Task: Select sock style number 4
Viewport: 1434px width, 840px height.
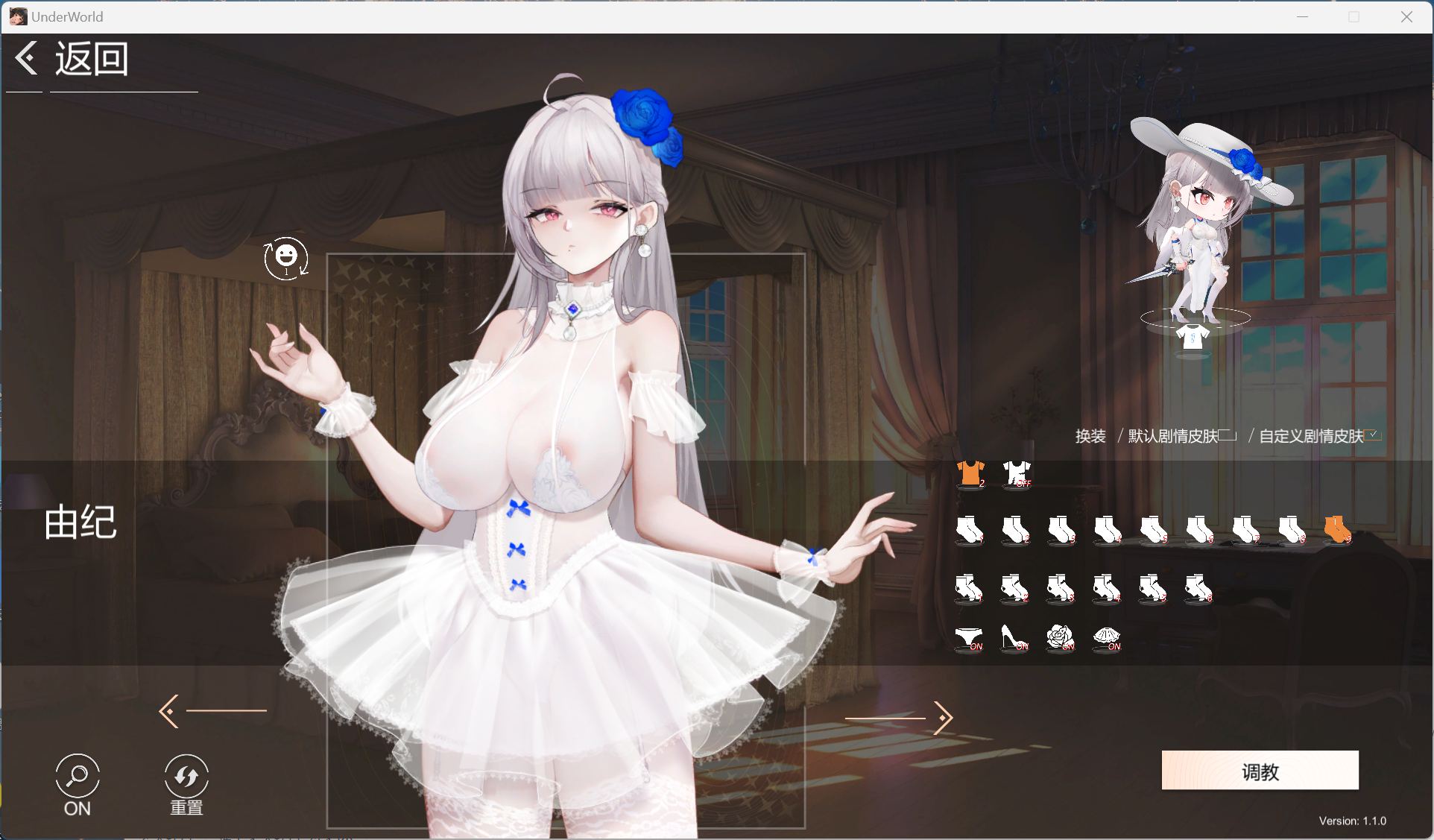Action: (x=1108, y=528)
